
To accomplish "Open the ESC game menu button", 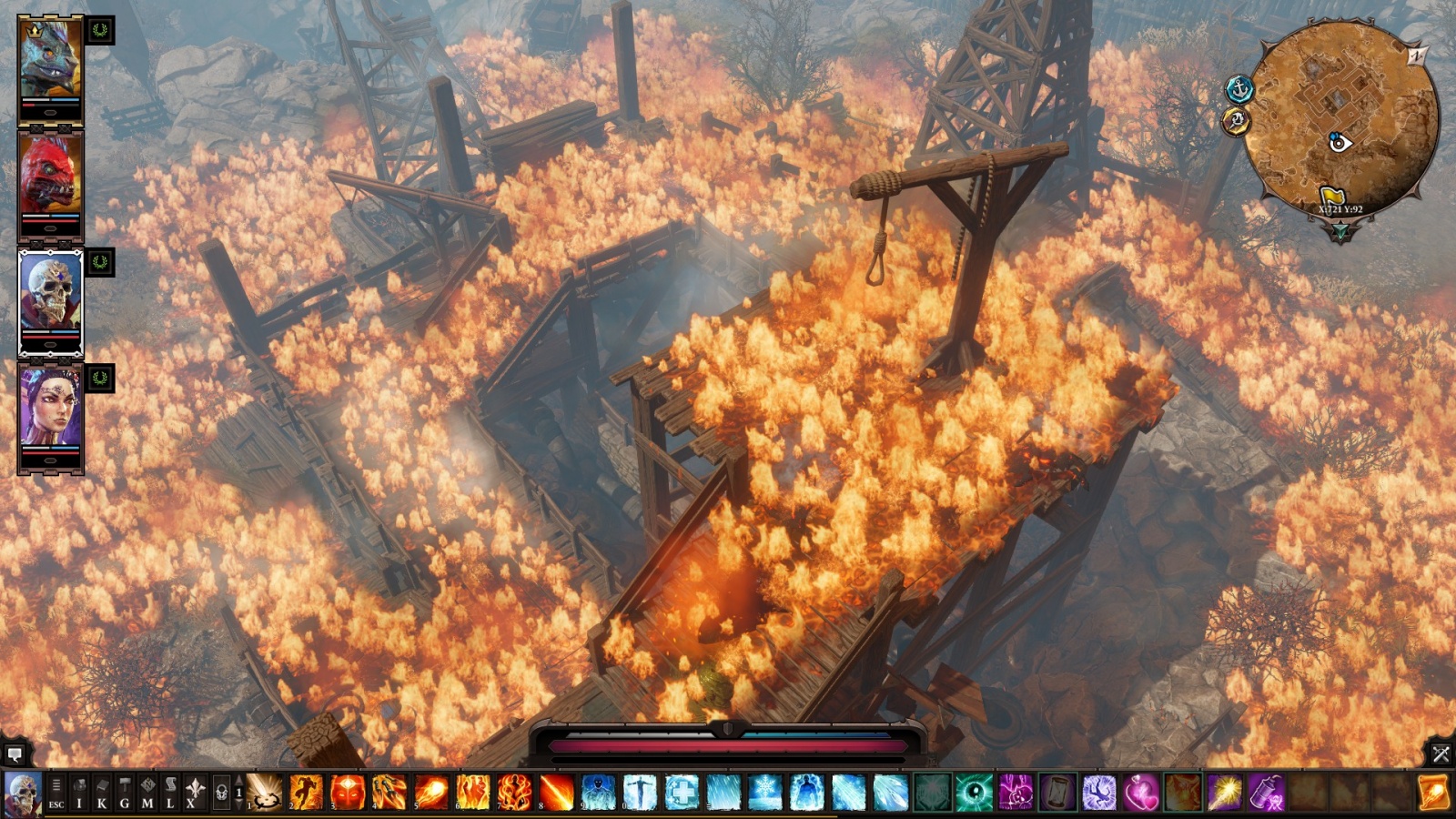I will 56,793.
